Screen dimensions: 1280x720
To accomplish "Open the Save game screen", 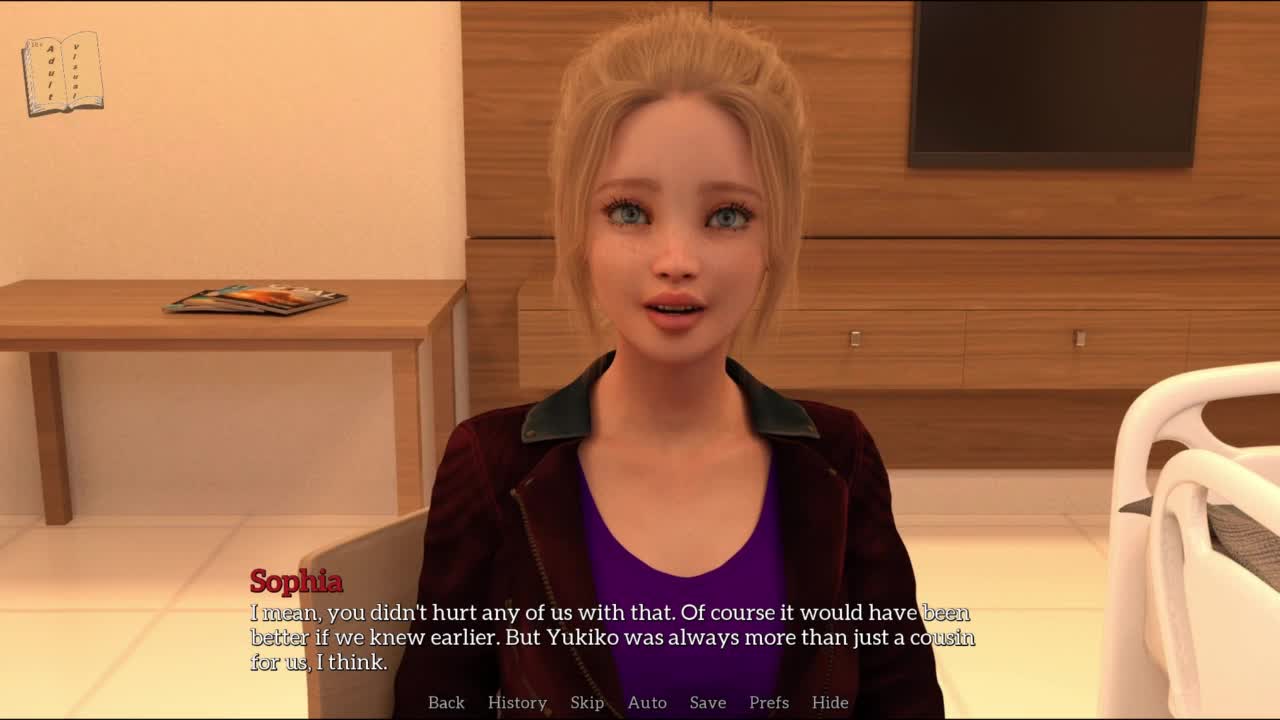I will point(708,702).
